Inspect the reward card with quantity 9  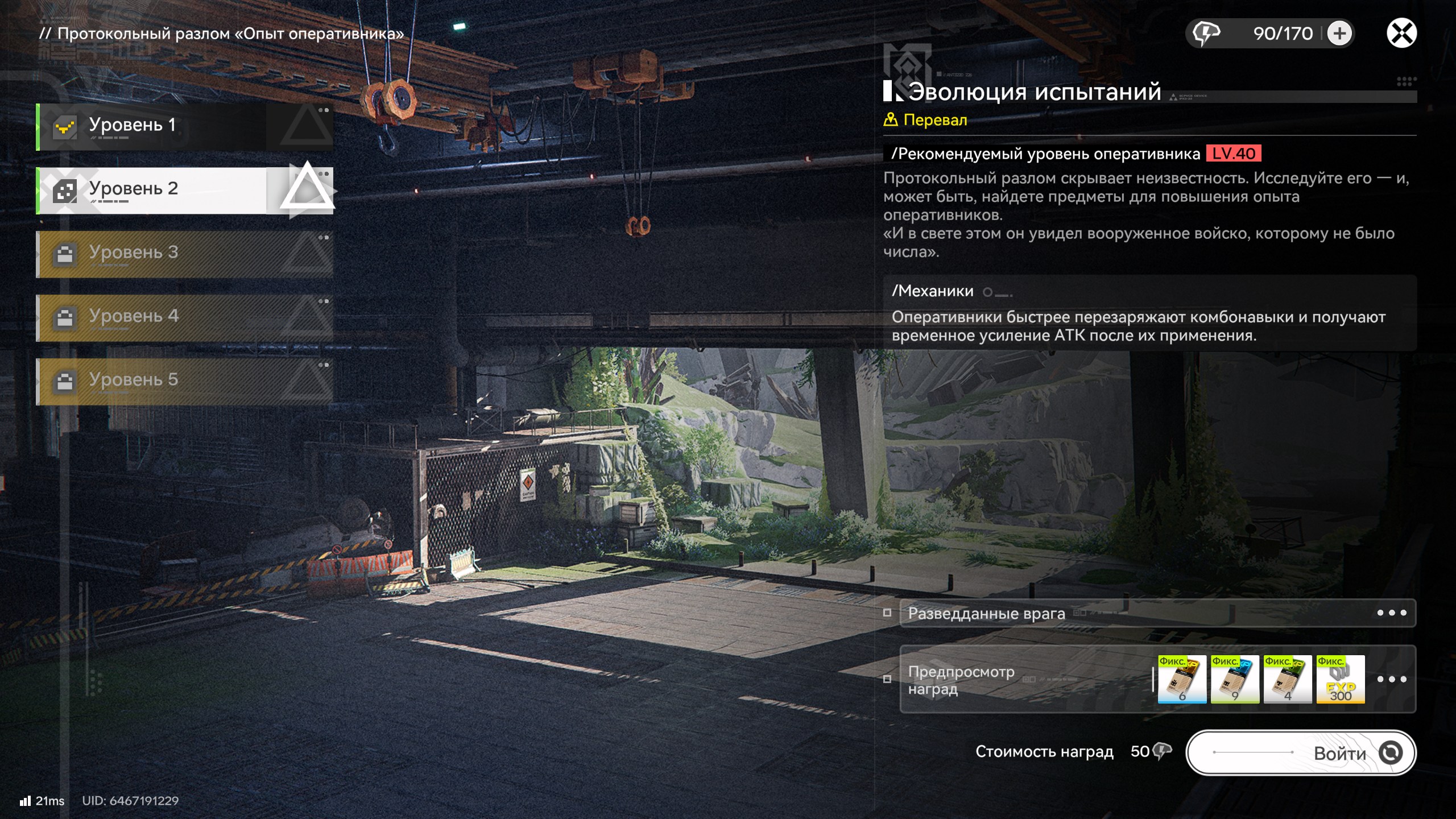click(x=1235, y=679)
